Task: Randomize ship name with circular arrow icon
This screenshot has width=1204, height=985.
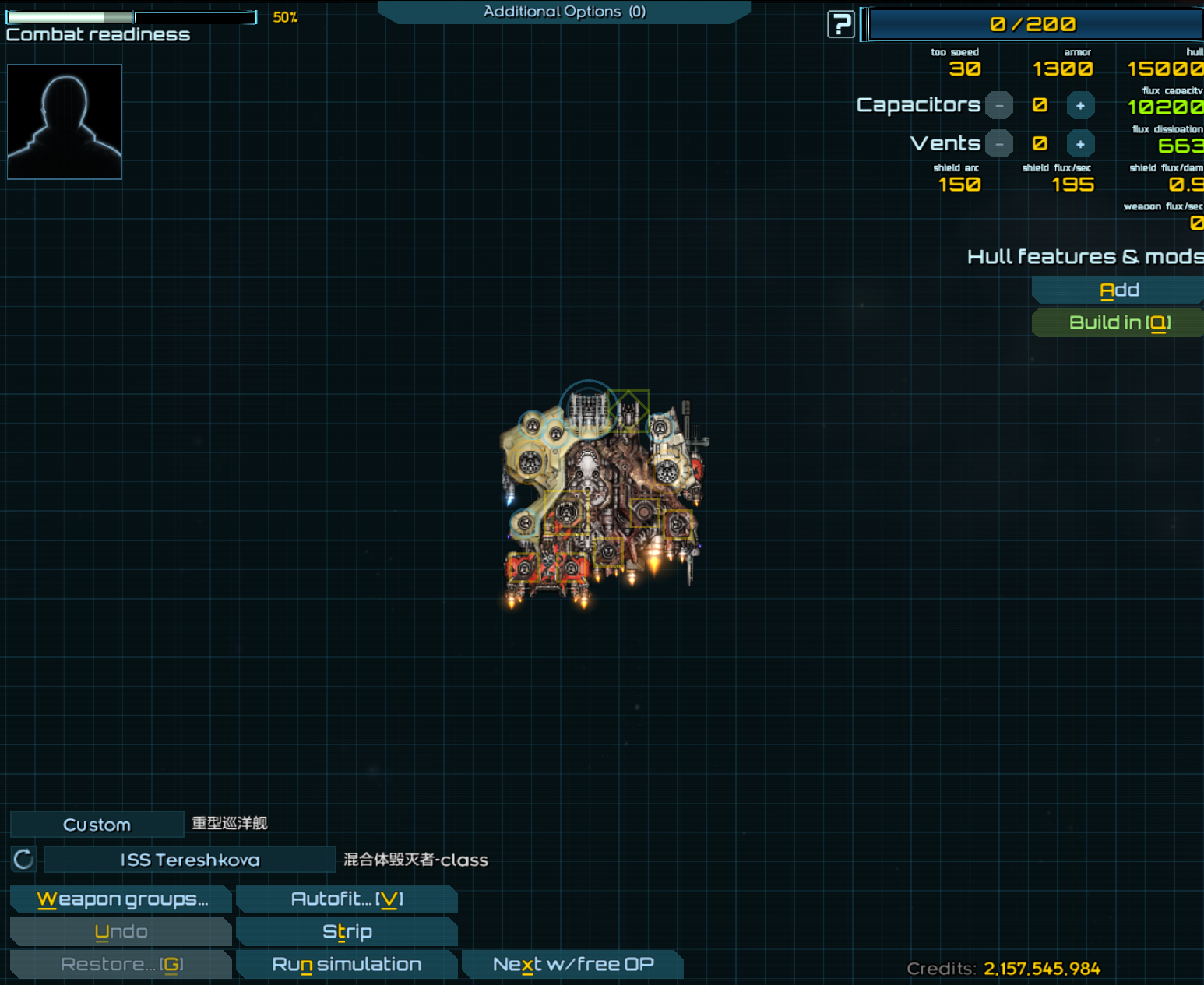Action: point(23,860)
